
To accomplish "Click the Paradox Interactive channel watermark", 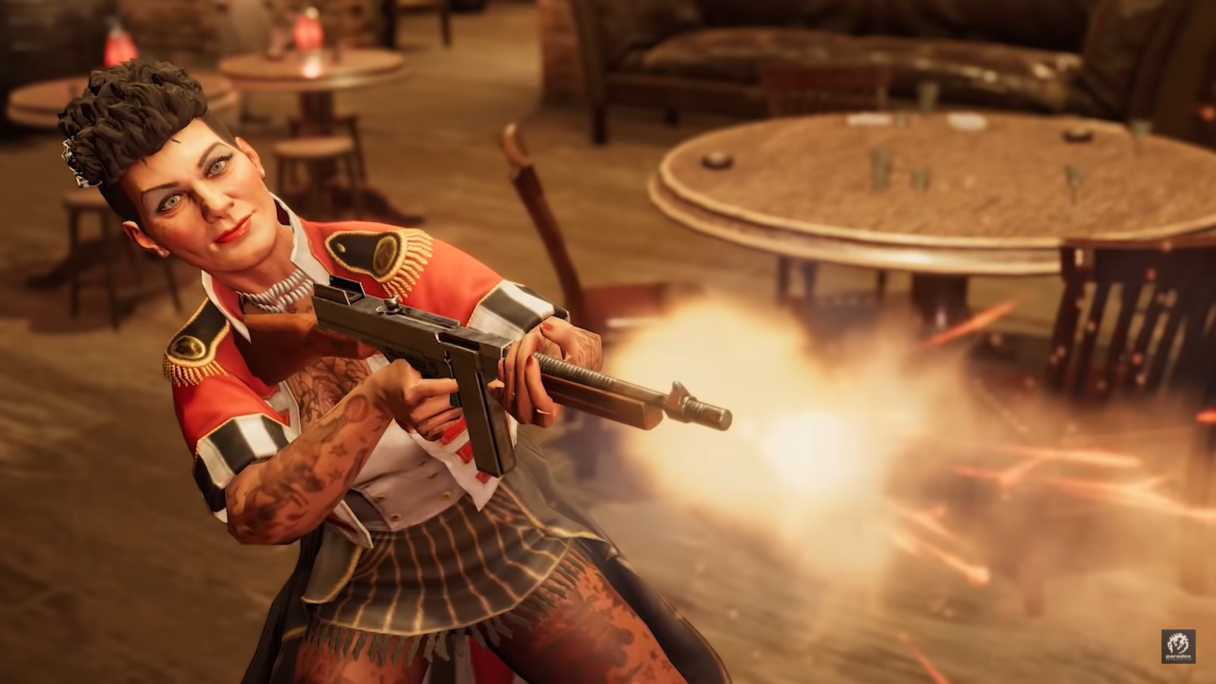I will coord(1177,646).
